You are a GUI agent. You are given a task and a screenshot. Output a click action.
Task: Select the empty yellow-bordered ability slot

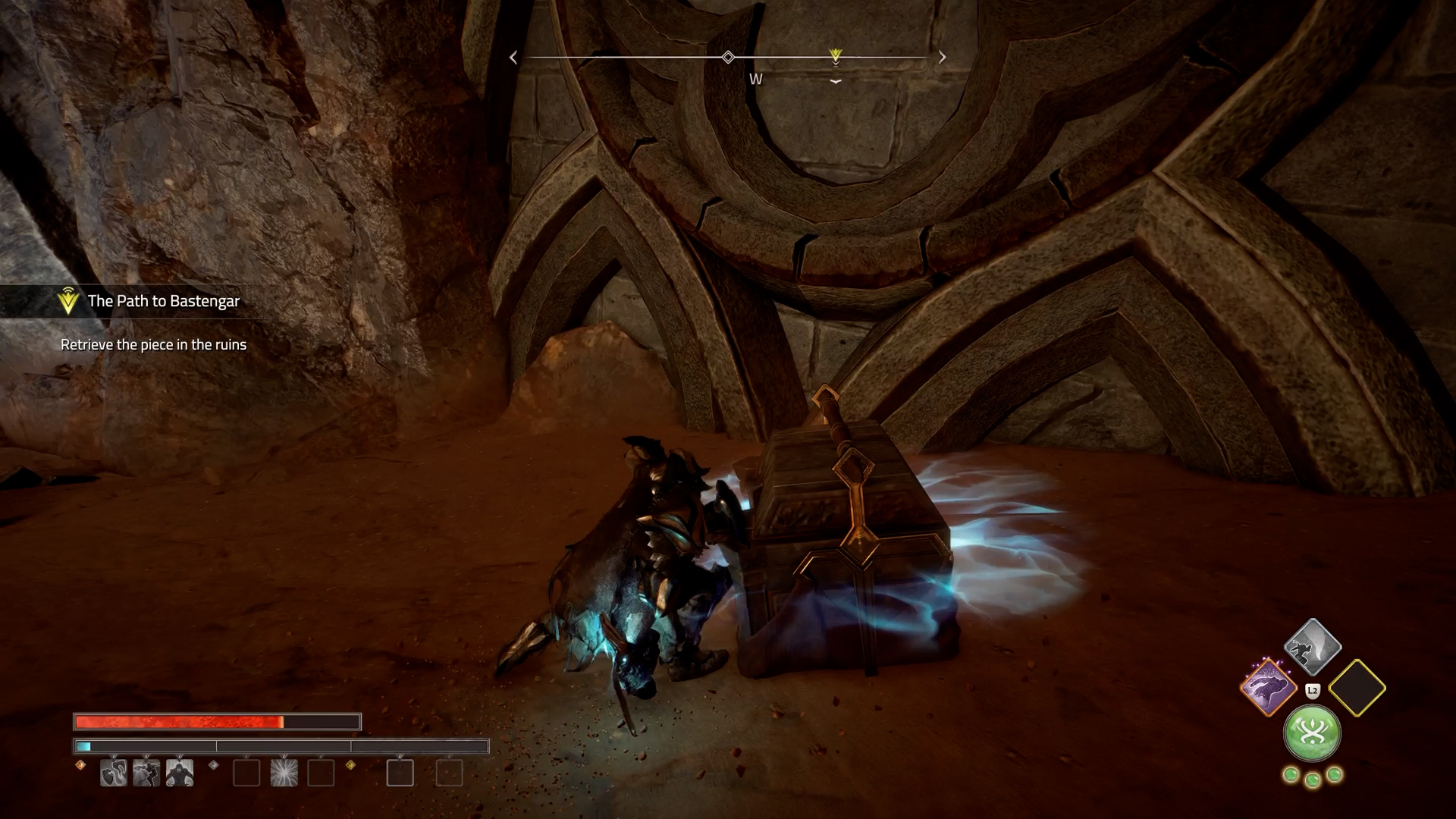tap(1357, 689)
